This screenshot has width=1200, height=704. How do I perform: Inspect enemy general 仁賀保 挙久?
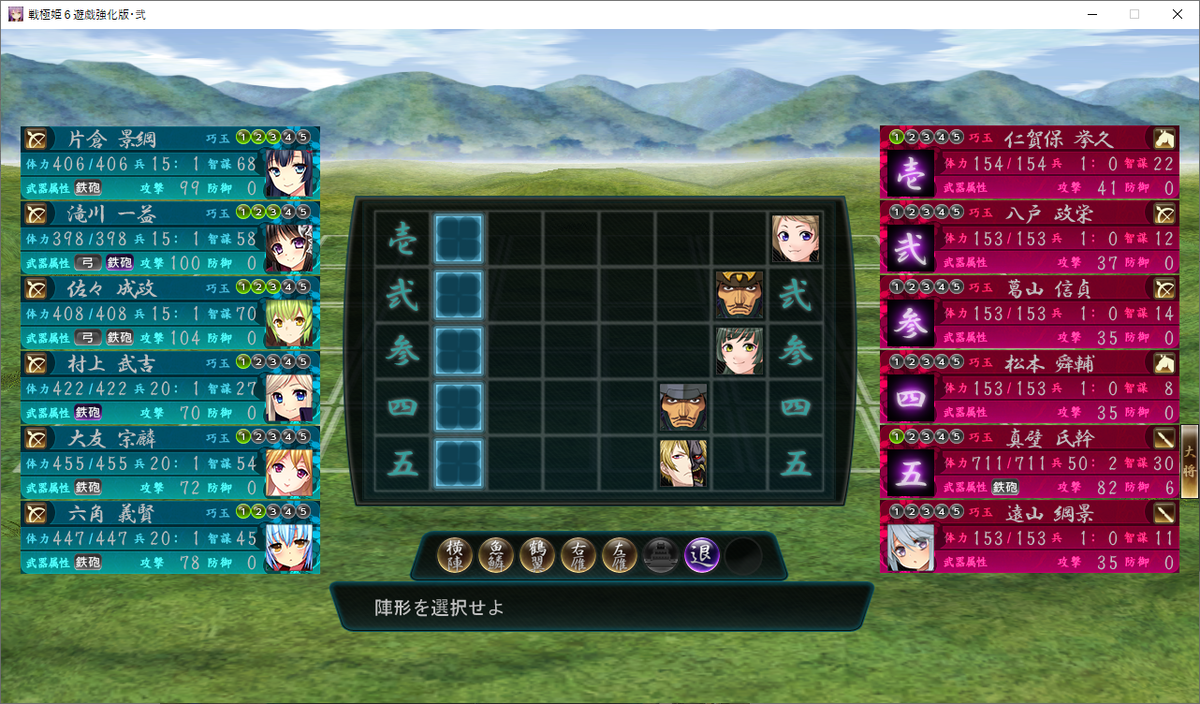tap(1030, 162)
